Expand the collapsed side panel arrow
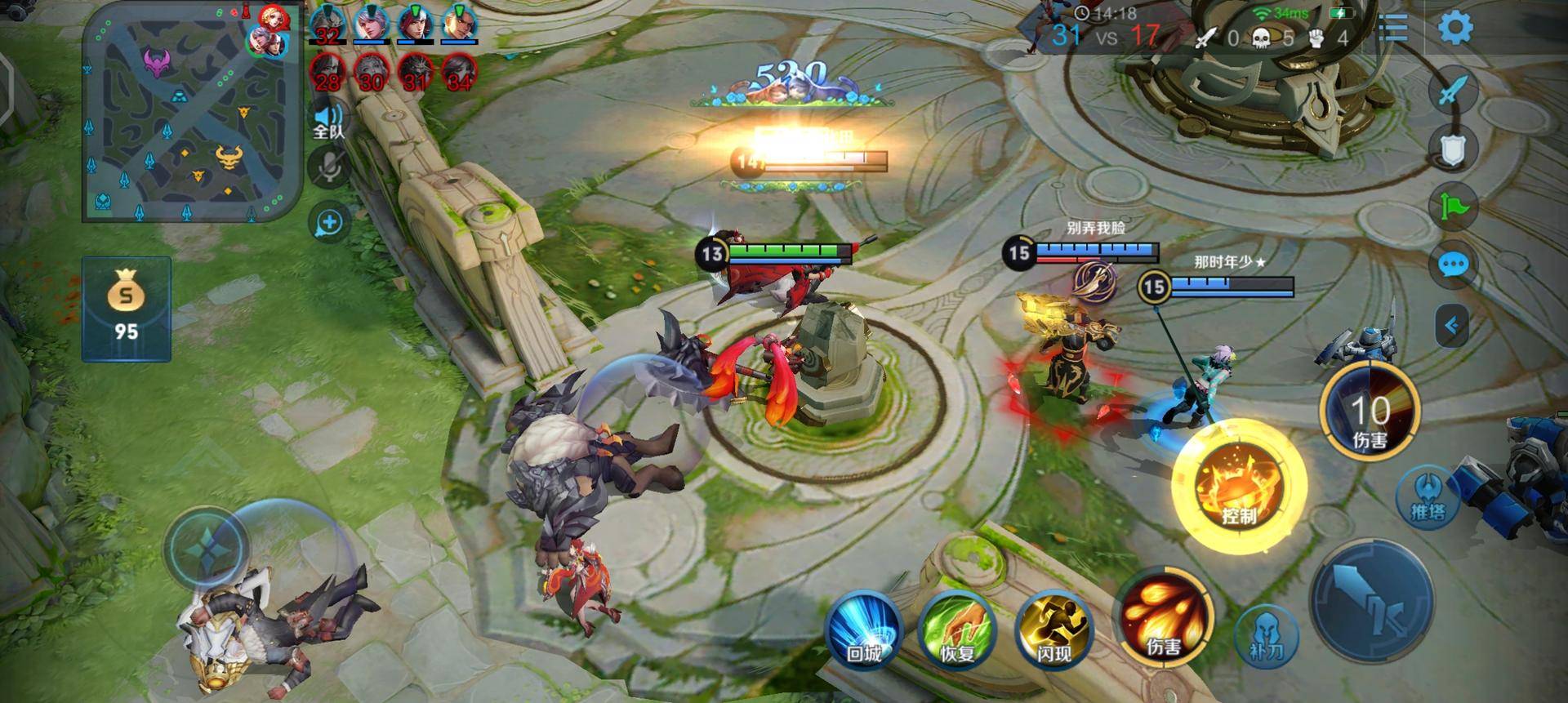 point(1451,326)
